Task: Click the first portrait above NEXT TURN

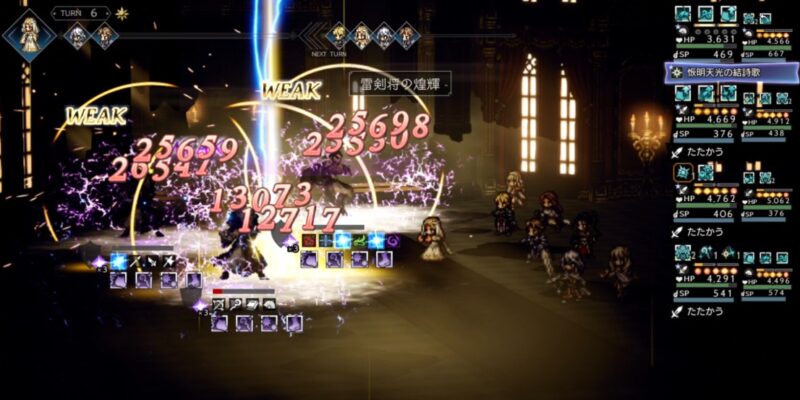Action: (x=338, y=36)
